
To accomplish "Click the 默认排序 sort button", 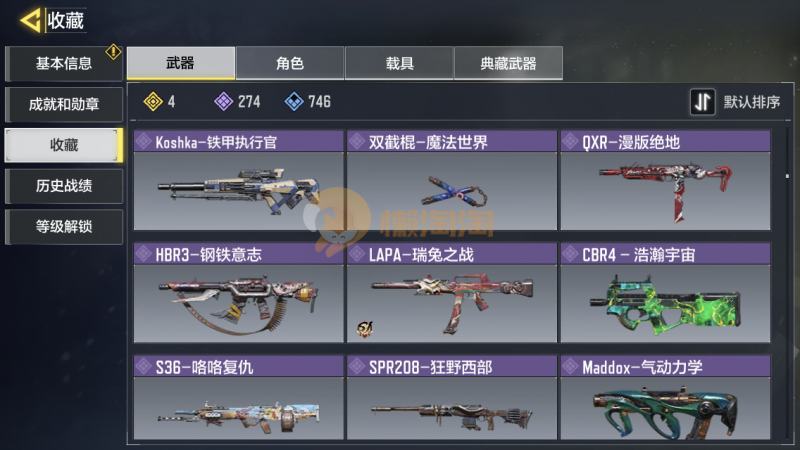I will pos(736,102).
